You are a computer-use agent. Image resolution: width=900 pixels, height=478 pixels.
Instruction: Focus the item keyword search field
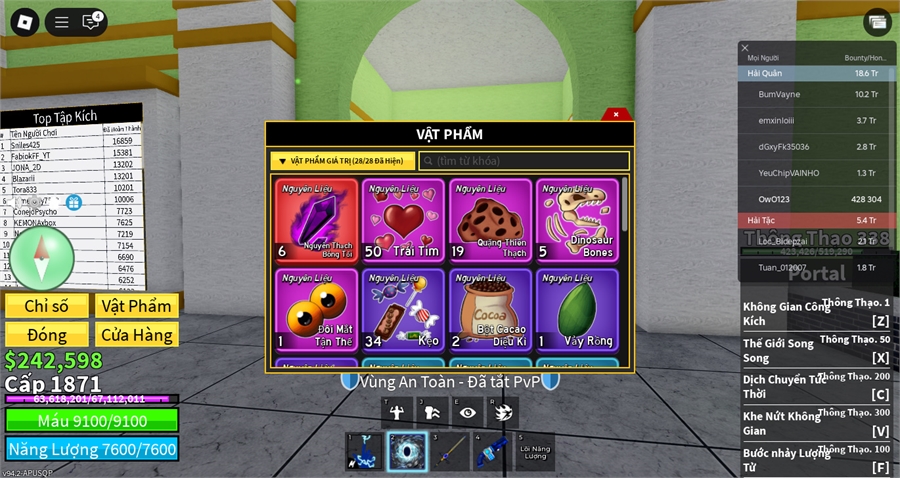pos(525,161)
